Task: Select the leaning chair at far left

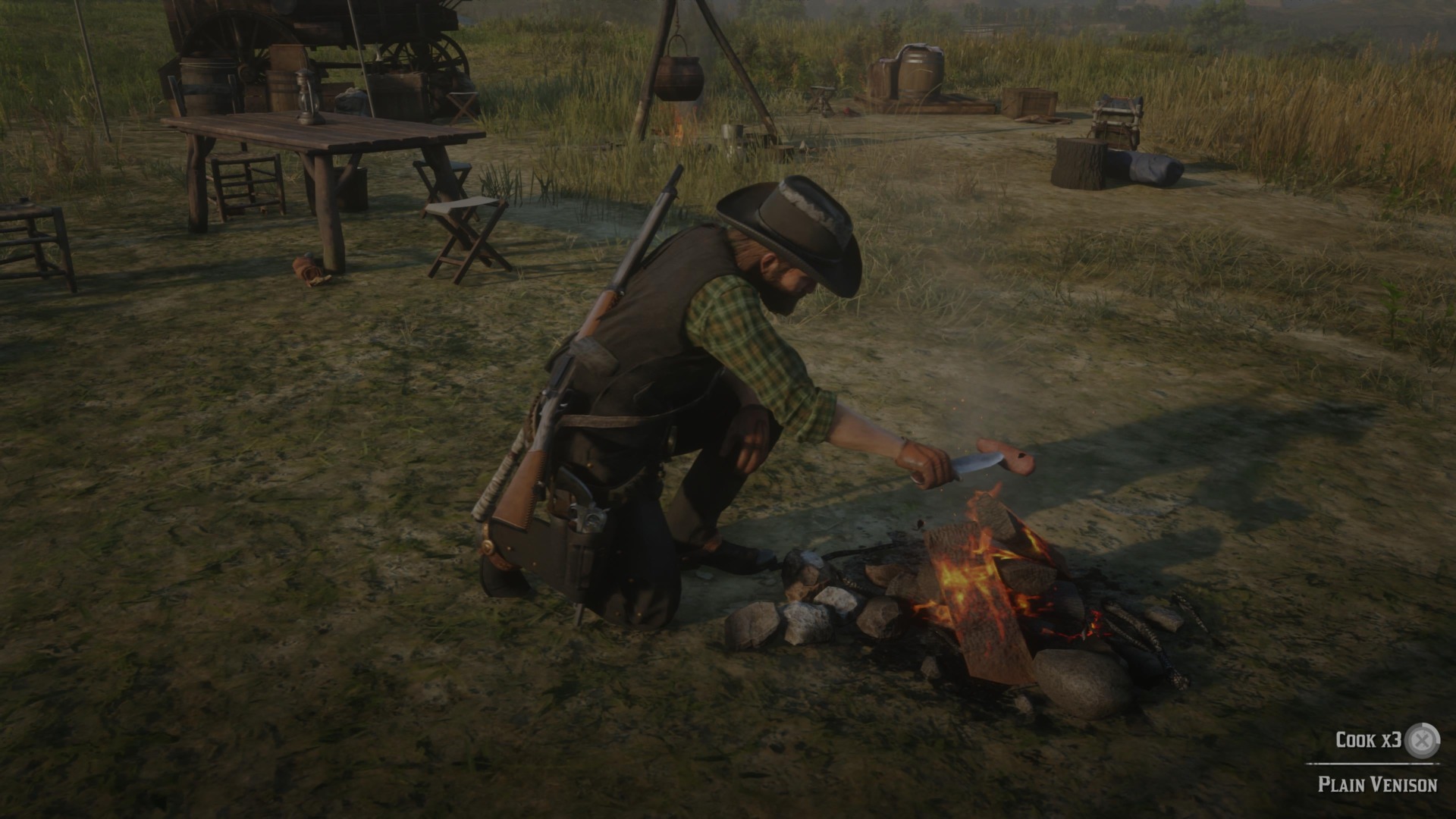Action: point(30,243)
